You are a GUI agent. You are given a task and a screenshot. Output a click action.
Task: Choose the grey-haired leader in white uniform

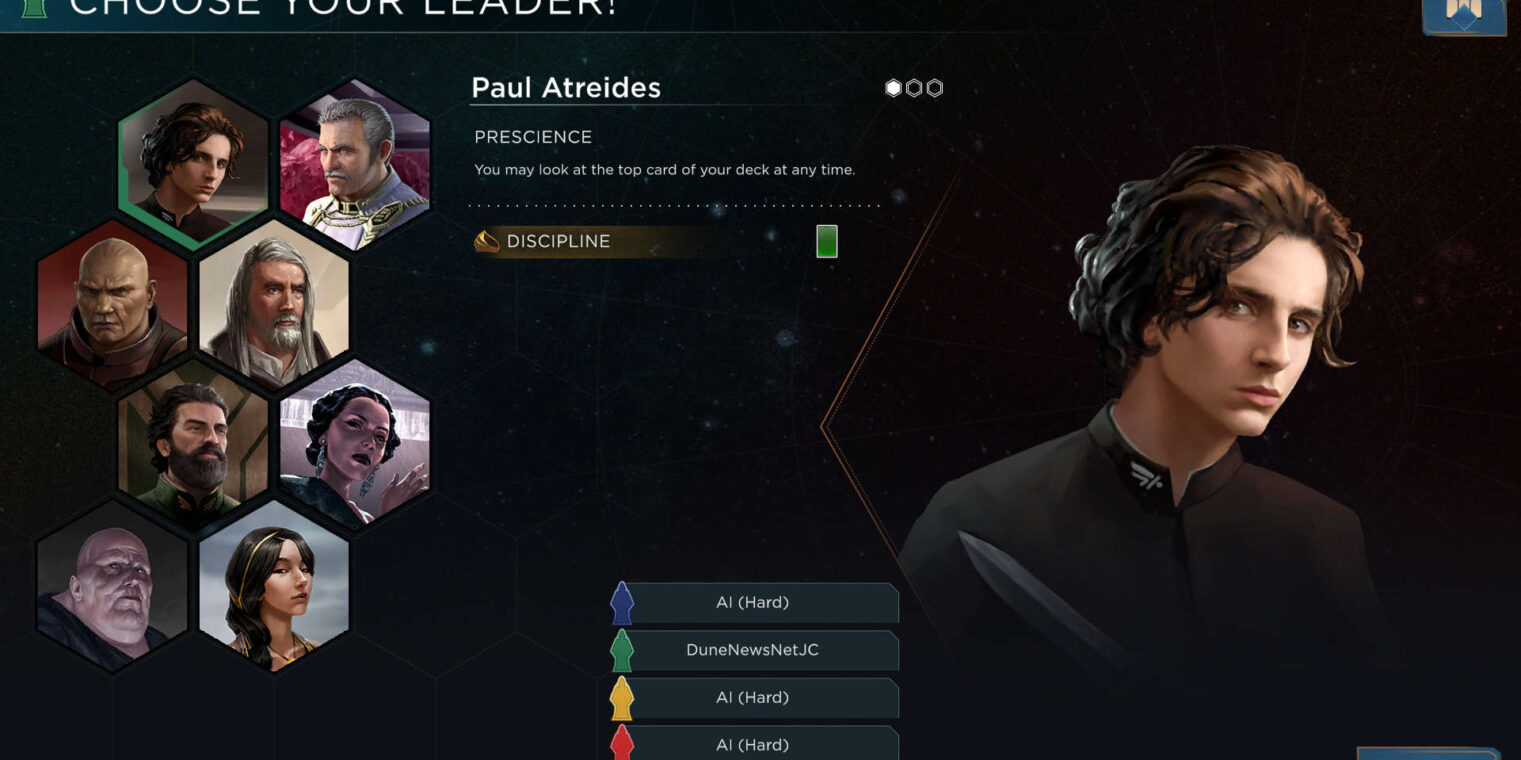coord(355,162)
